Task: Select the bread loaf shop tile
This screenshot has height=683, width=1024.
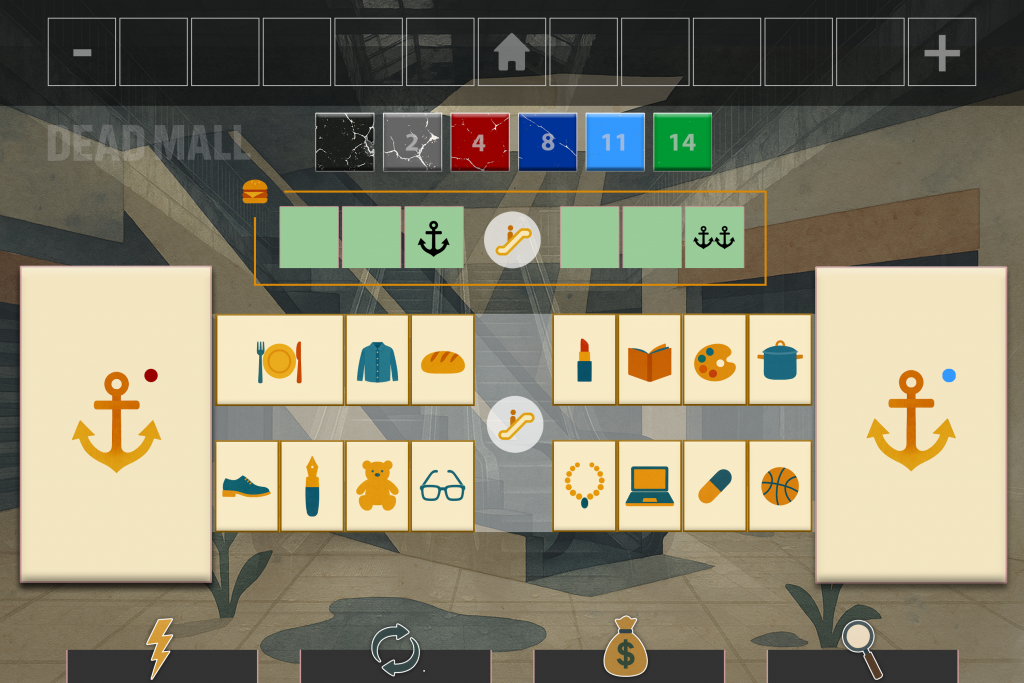Action: coord(442,360)
